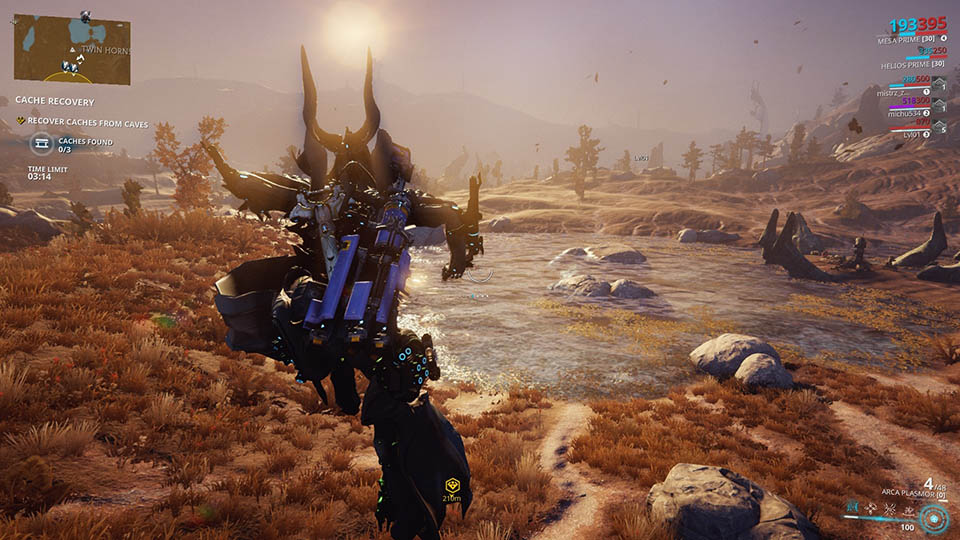Open the minimap showing Twin Horns

point(72,48)
